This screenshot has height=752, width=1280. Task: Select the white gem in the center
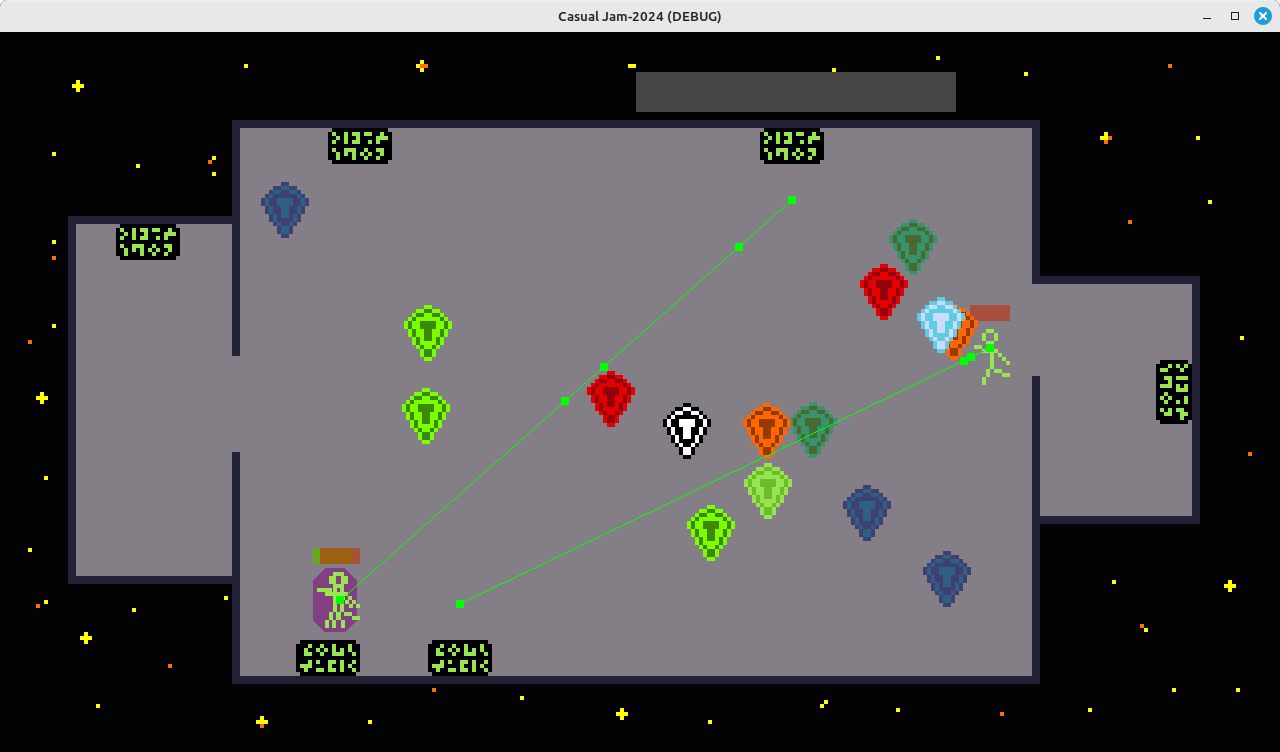click(687, 428)
